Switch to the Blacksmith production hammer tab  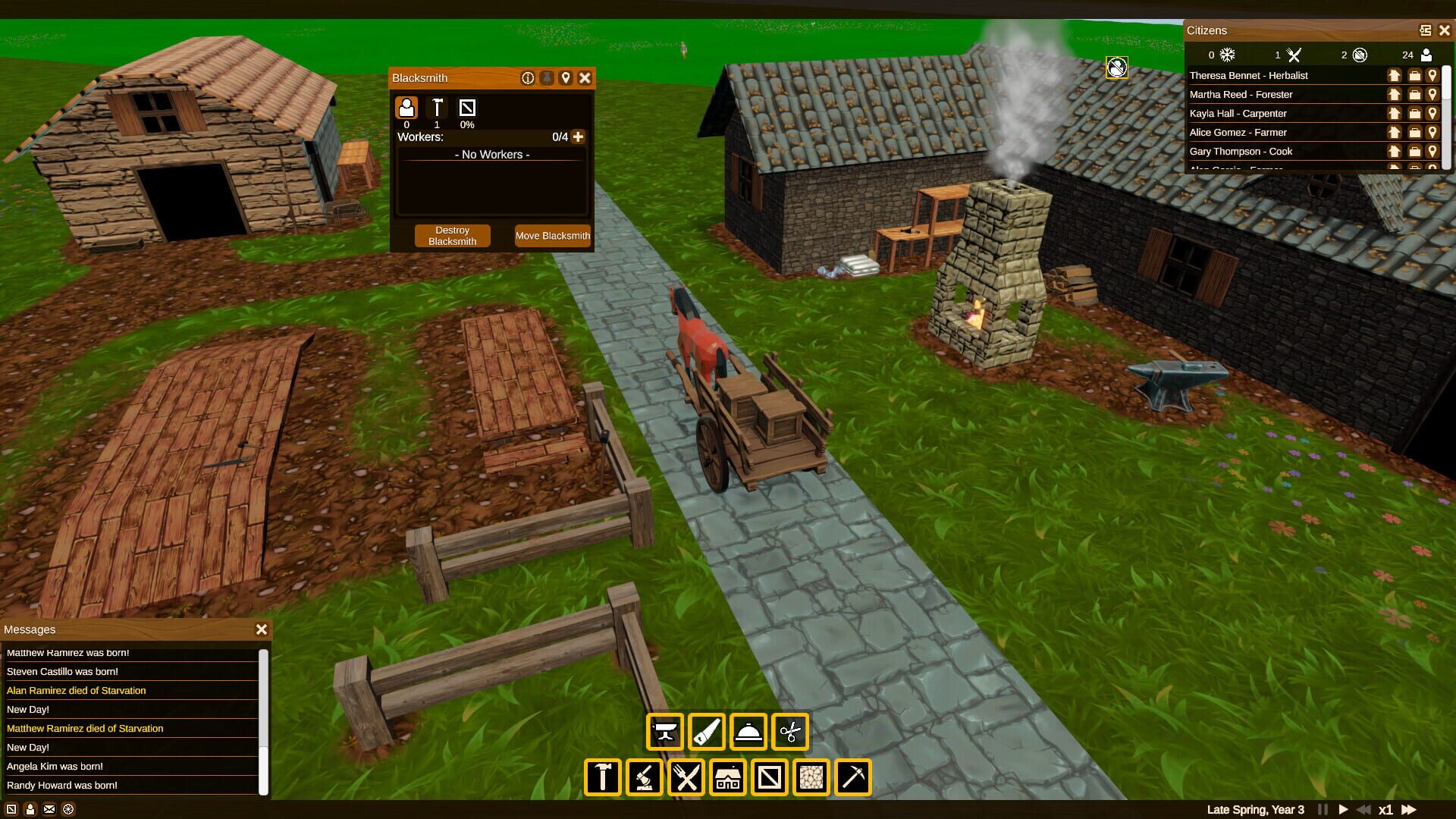coord(438,108)
